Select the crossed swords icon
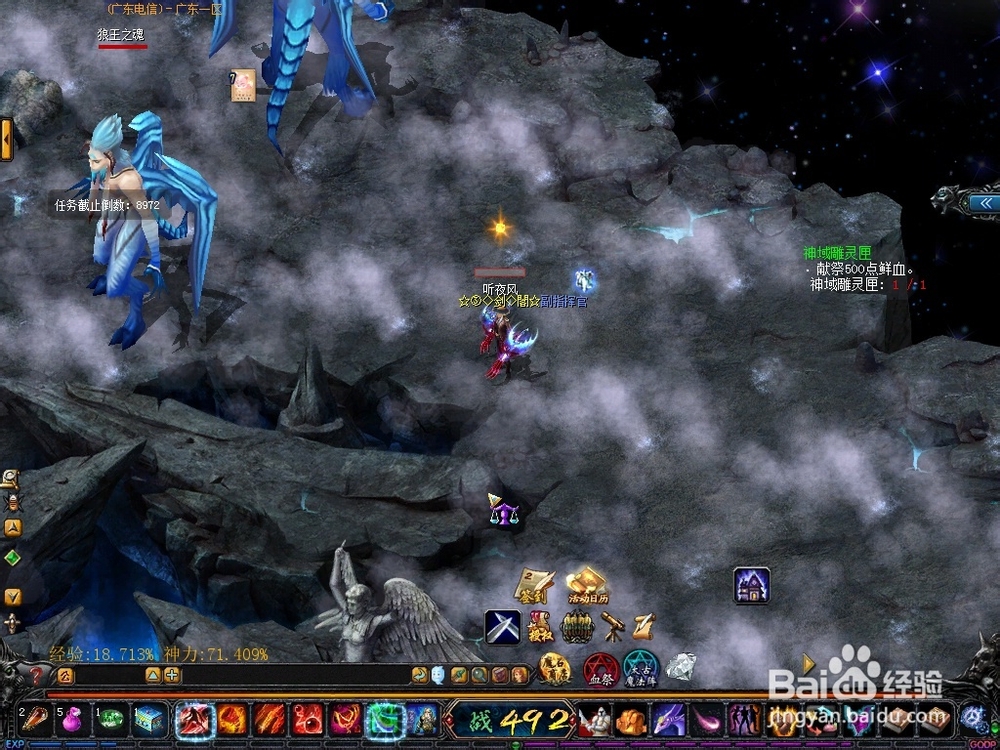This screenshot has width=1000, height=750. (x=502, y=627)
